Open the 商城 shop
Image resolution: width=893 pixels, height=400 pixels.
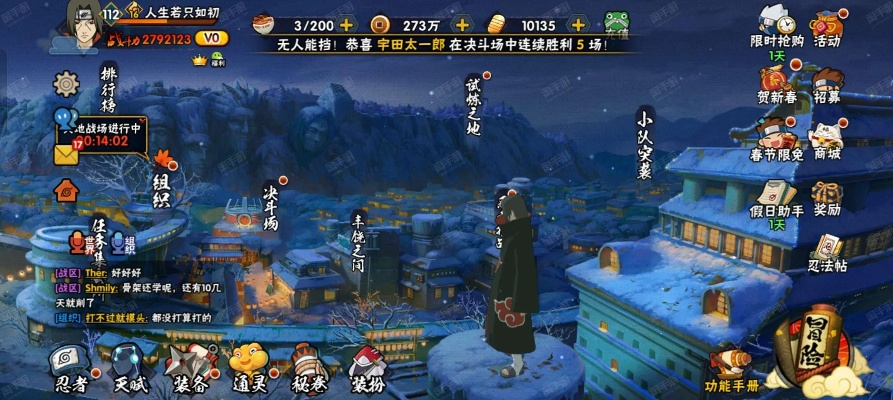[x=826, y=142]
